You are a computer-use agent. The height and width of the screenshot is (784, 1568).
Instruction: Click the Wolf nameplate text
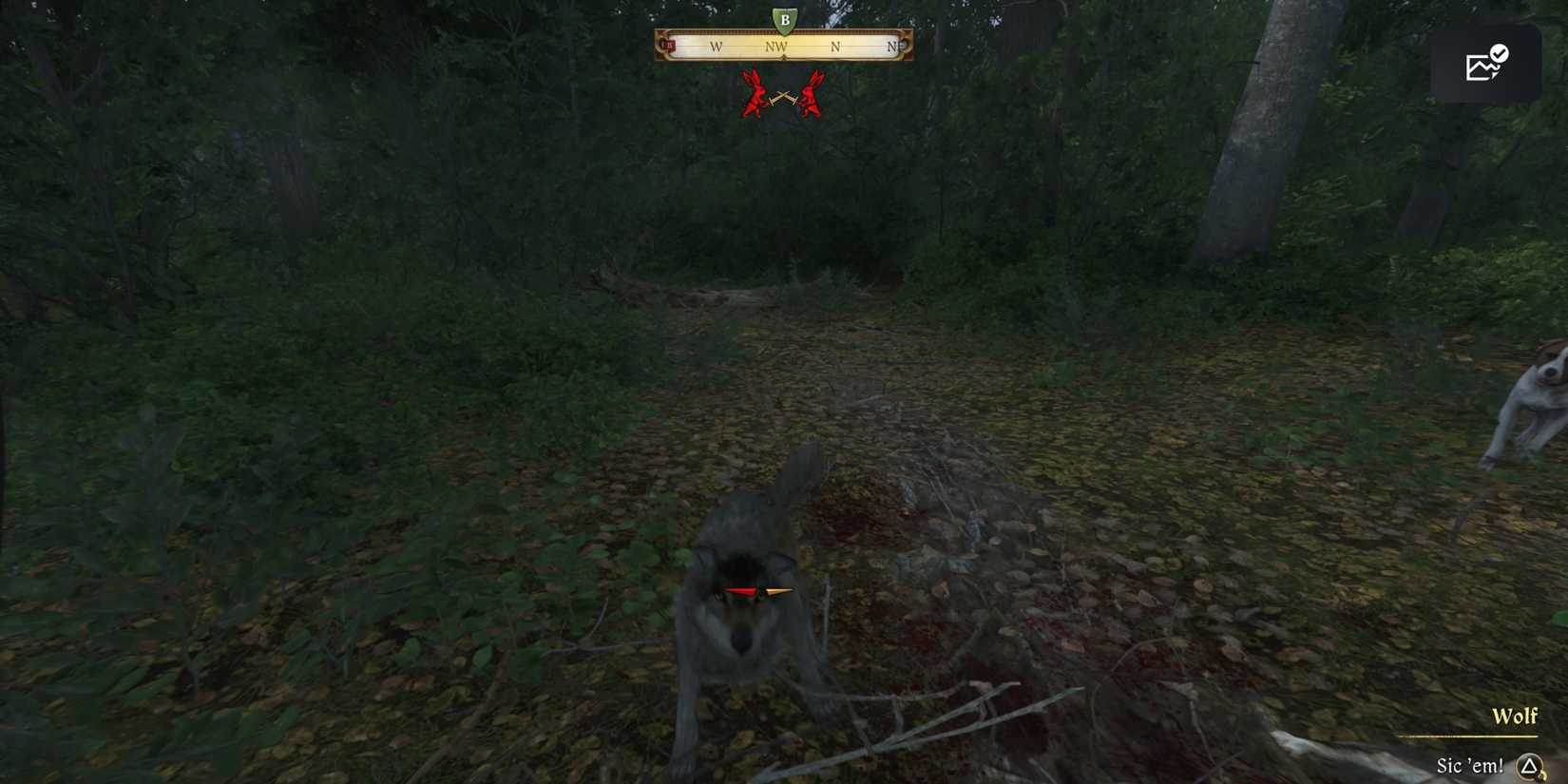pos(1516,717)
